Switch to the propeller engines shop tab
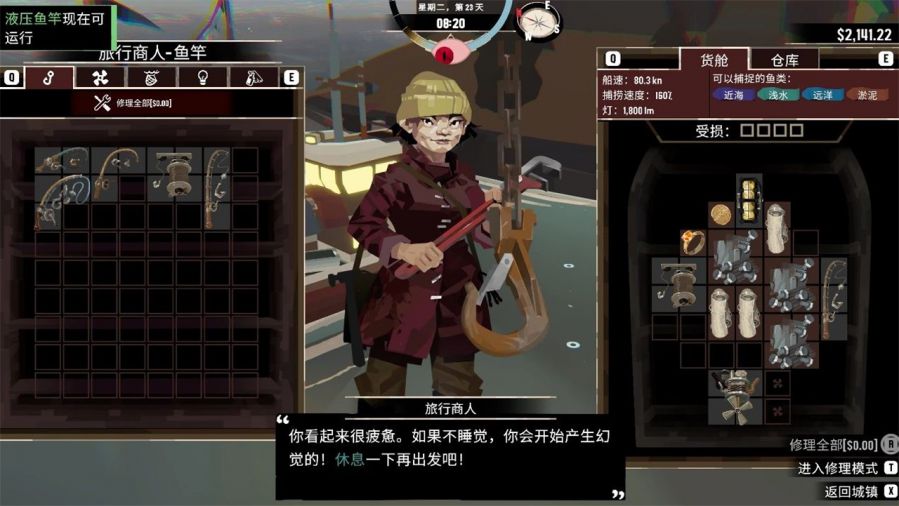This screenshot has width=899, height=506. 100,77
